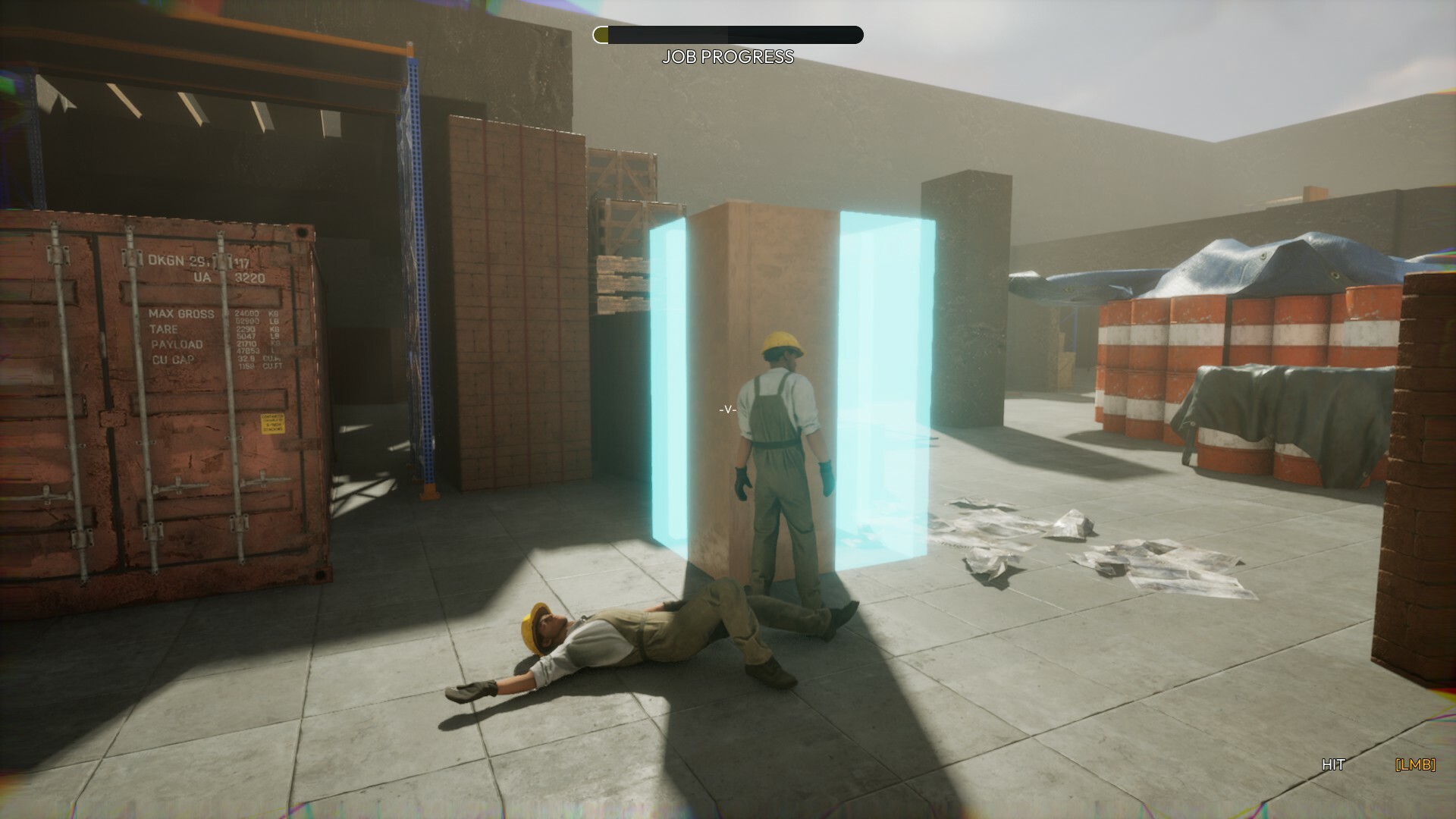Click the glowing cyan hologram panel

[x=670, y=379]
